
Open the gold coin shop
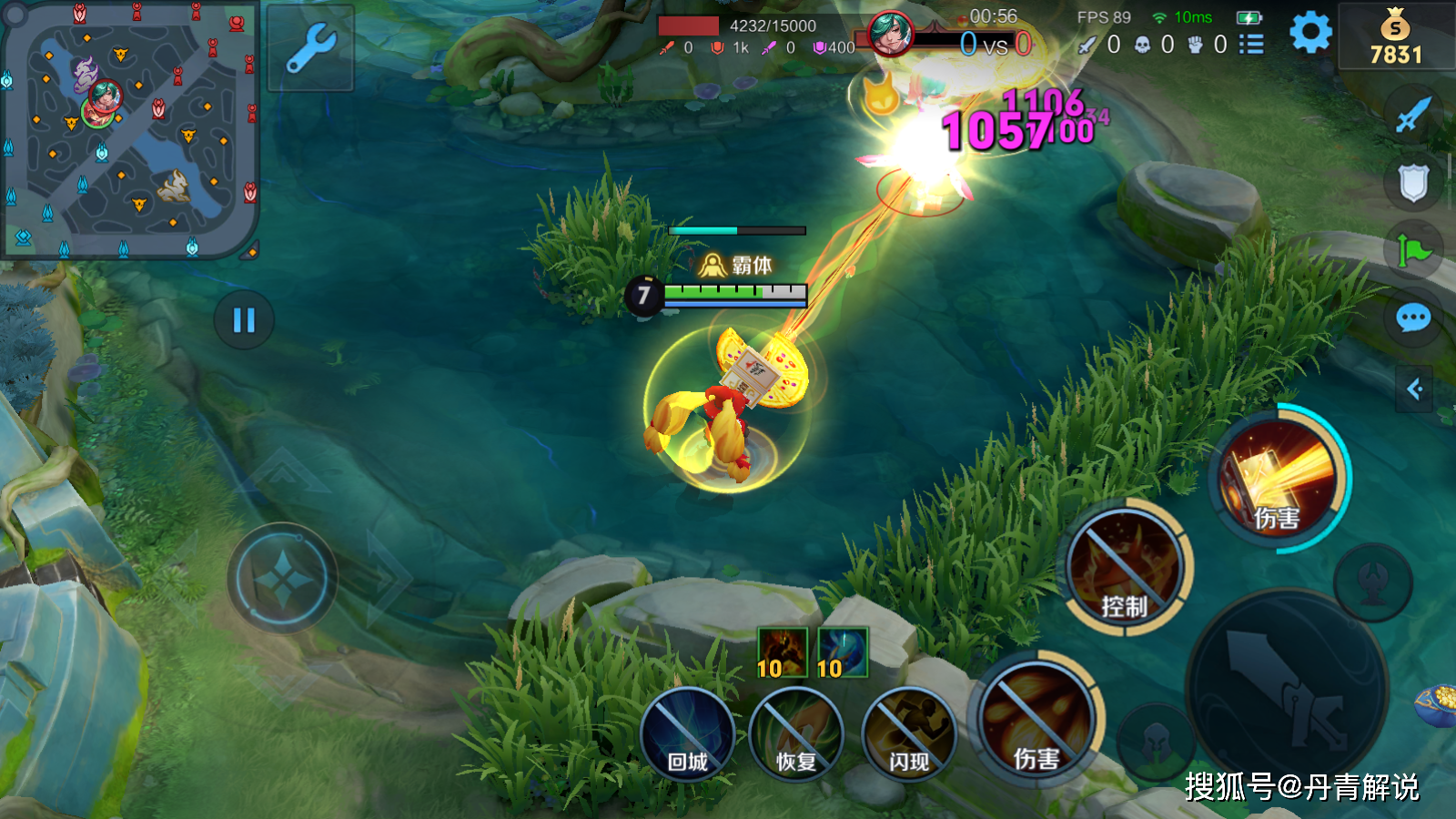point(1396,37)
